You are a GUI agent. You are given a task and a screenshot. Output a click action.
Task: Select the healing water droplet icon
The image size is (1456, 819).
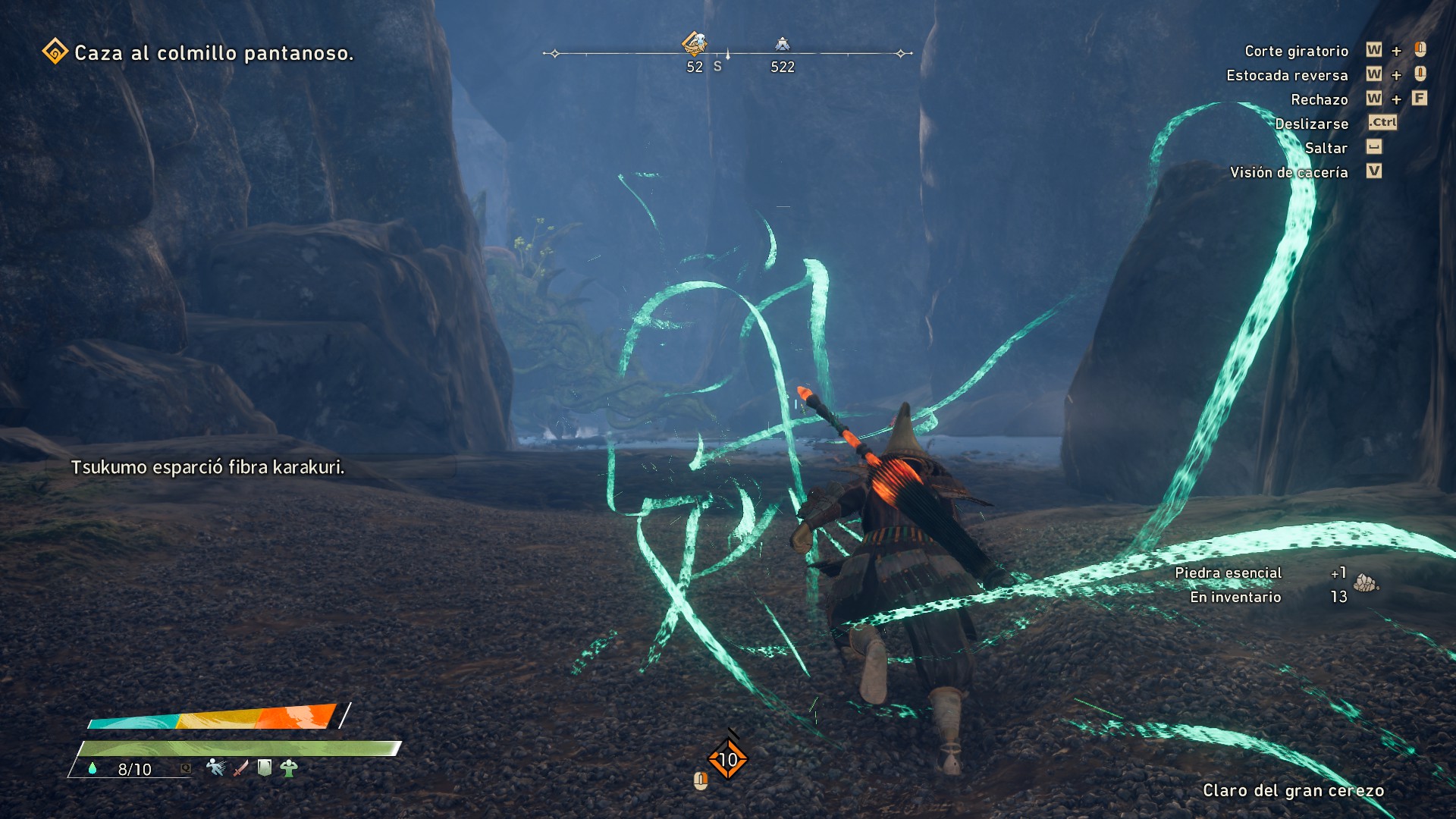tap(93, 768)
